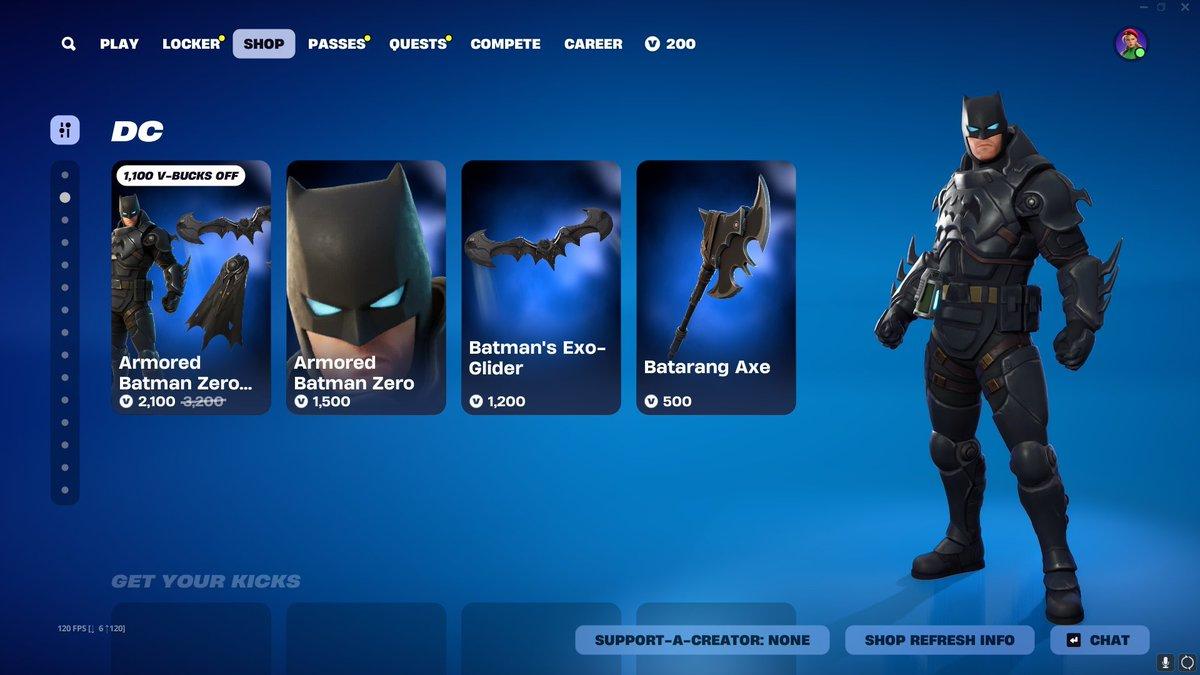
Task: Click the 200 V-Bucks balance
Action: [670, 44]
